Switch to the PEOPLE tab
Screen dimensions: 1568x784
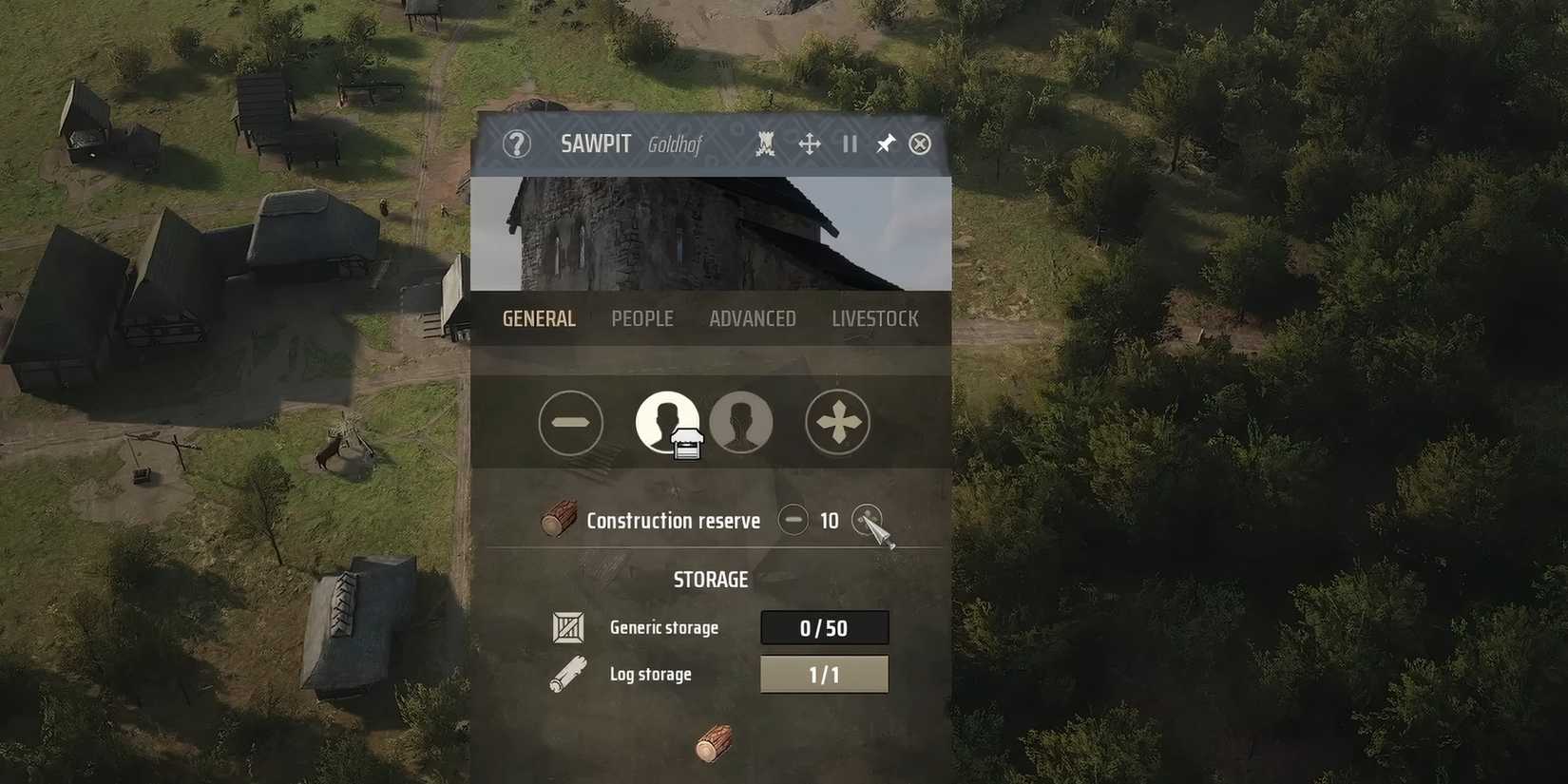click(642, 318)
